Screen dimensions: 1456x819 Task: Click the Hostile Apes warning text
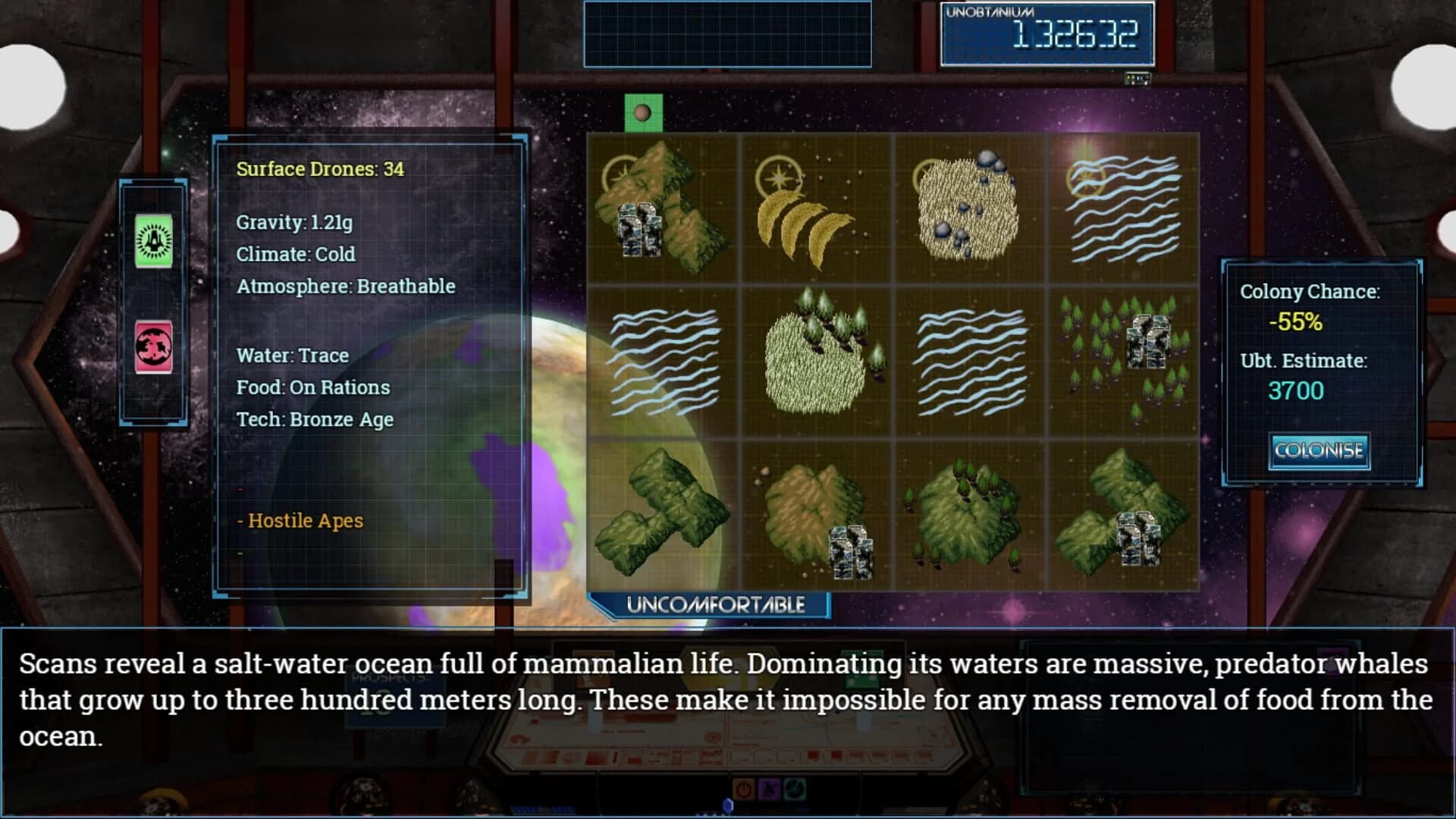(301, 521)
